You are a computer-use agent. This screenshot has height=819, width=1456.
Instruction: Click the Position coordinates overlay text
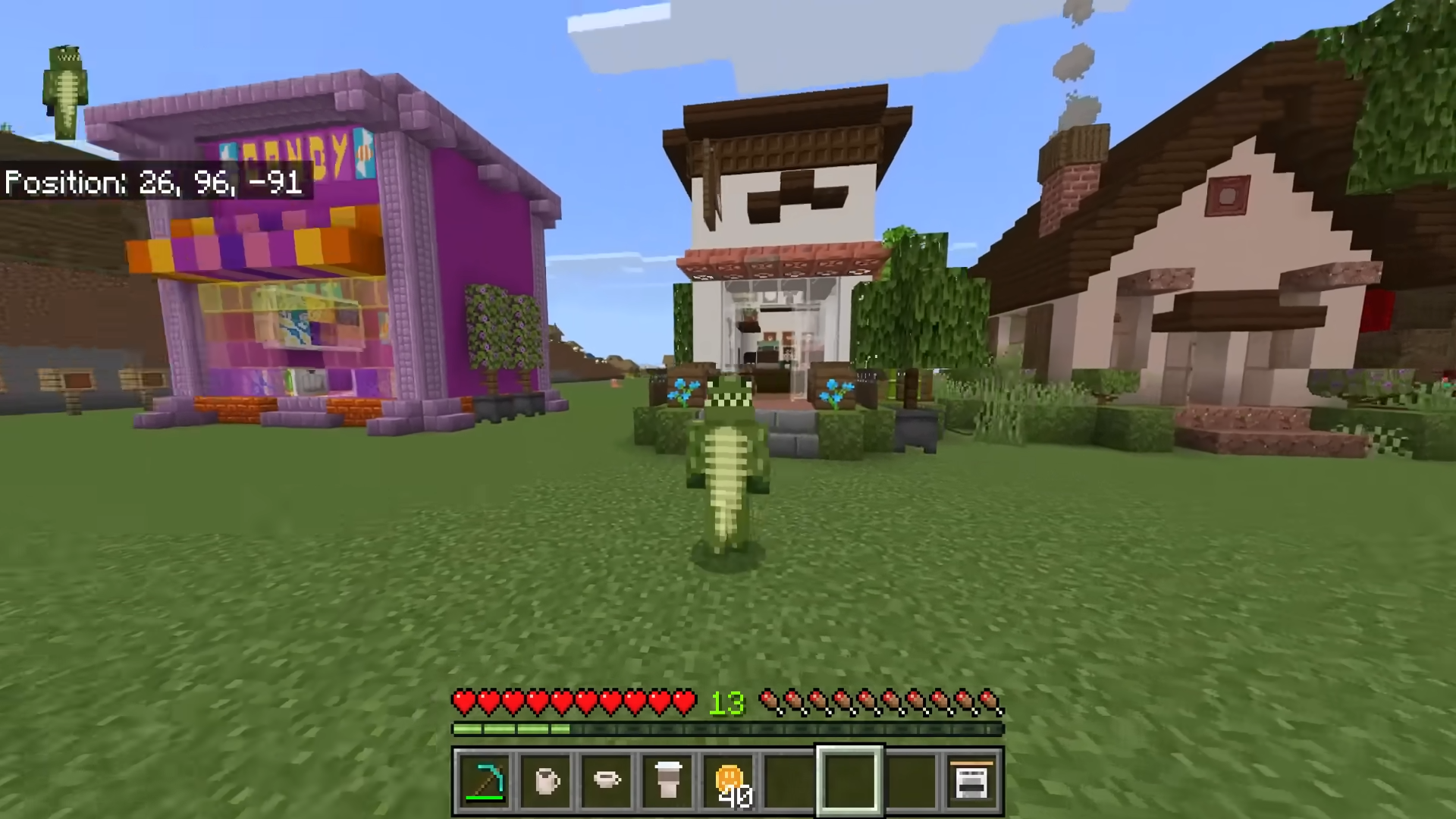tap(152, 182)
